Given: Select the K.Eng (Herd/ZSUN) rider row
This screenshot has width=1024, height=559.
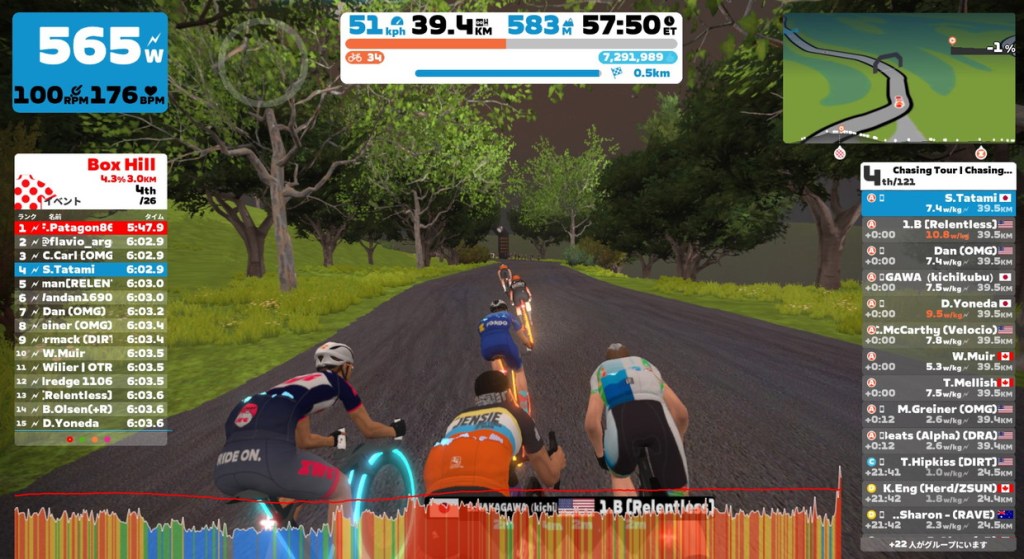Looking at the screenshot, I should 938,493.
